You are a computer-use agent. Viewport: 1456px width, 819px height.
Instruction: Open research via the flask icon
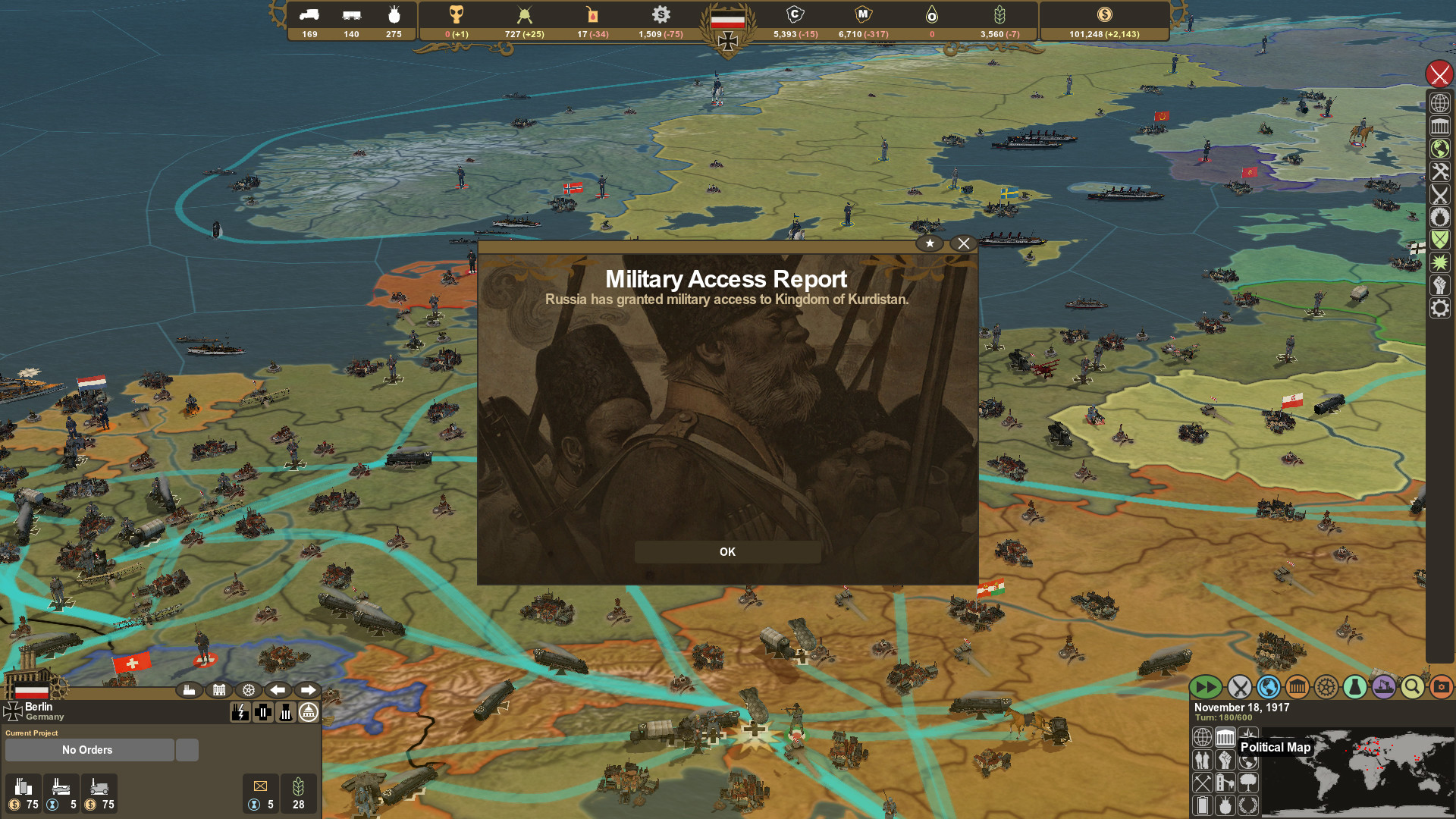[x=1355, y=687]
